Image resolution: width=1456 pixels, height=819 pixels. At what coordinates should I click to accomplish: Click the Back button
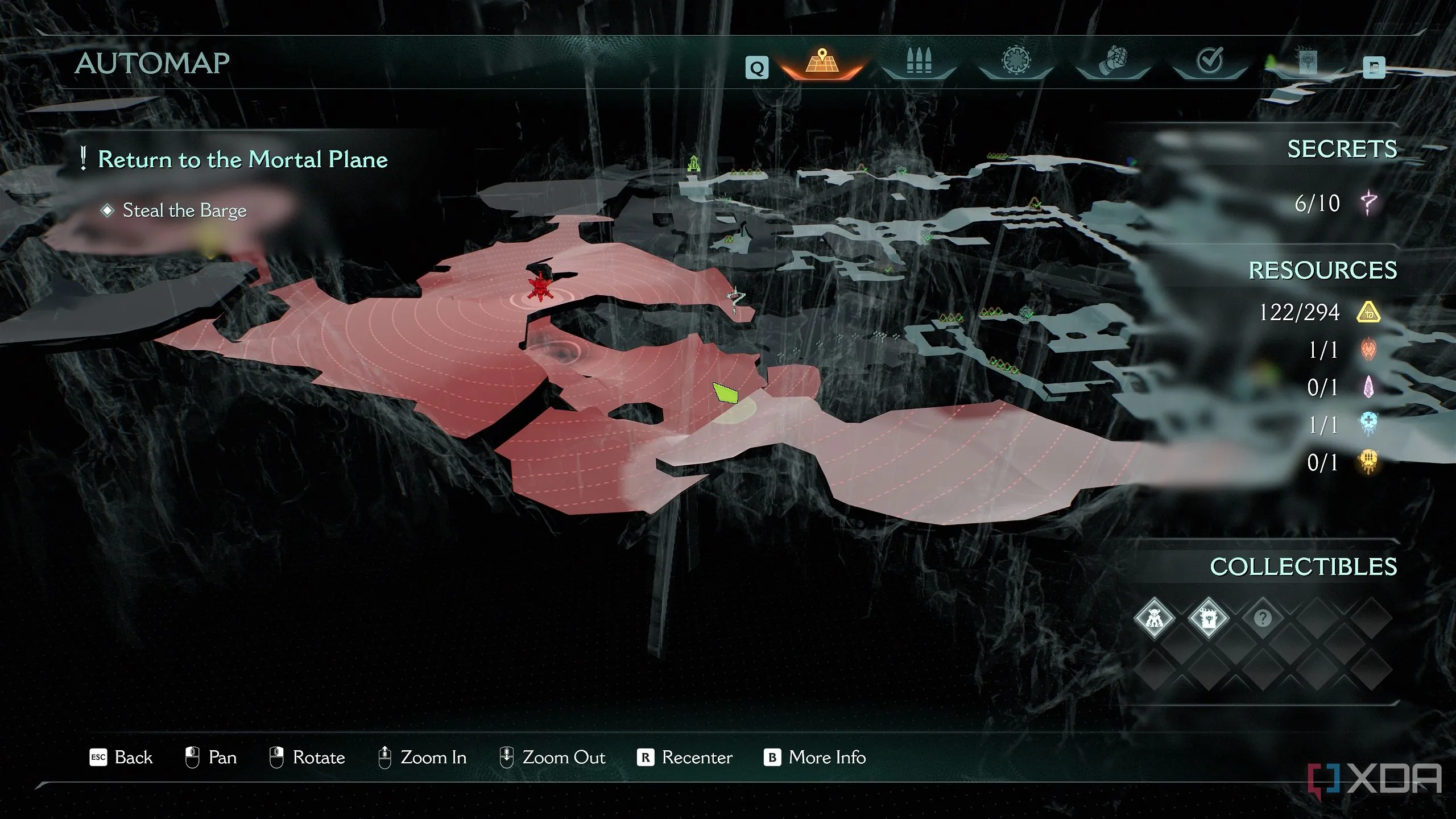[122, 758]
